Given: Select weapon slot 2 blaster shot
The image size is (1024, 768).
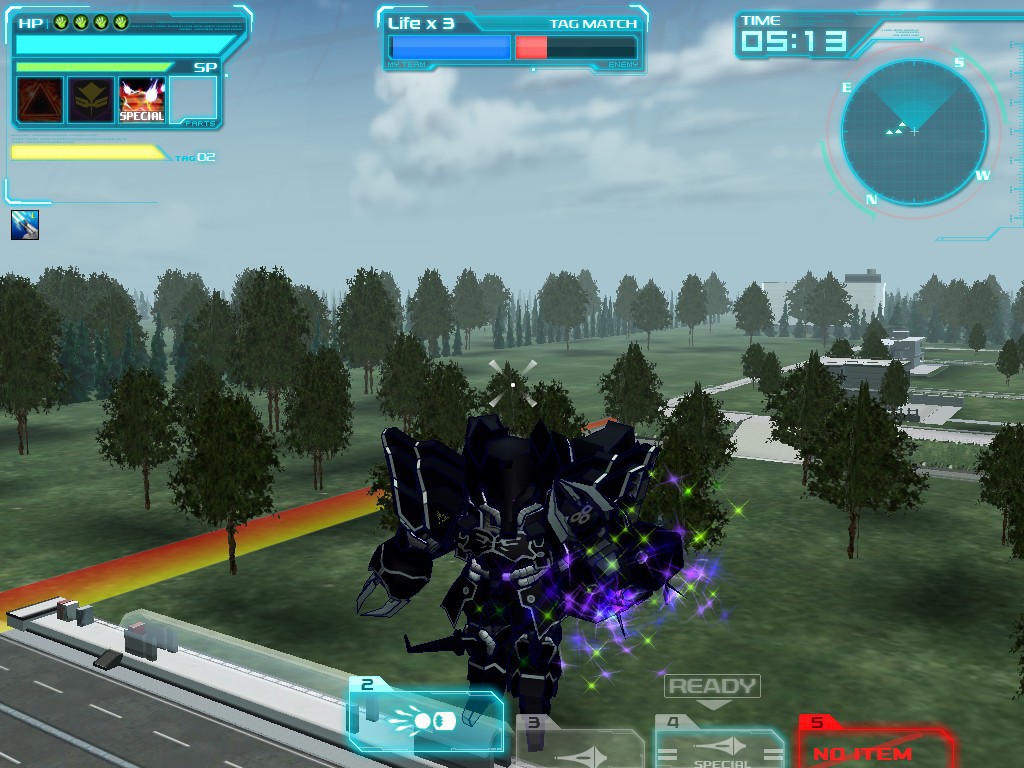Looking at the screenshot, I should [x=427, y=718].
